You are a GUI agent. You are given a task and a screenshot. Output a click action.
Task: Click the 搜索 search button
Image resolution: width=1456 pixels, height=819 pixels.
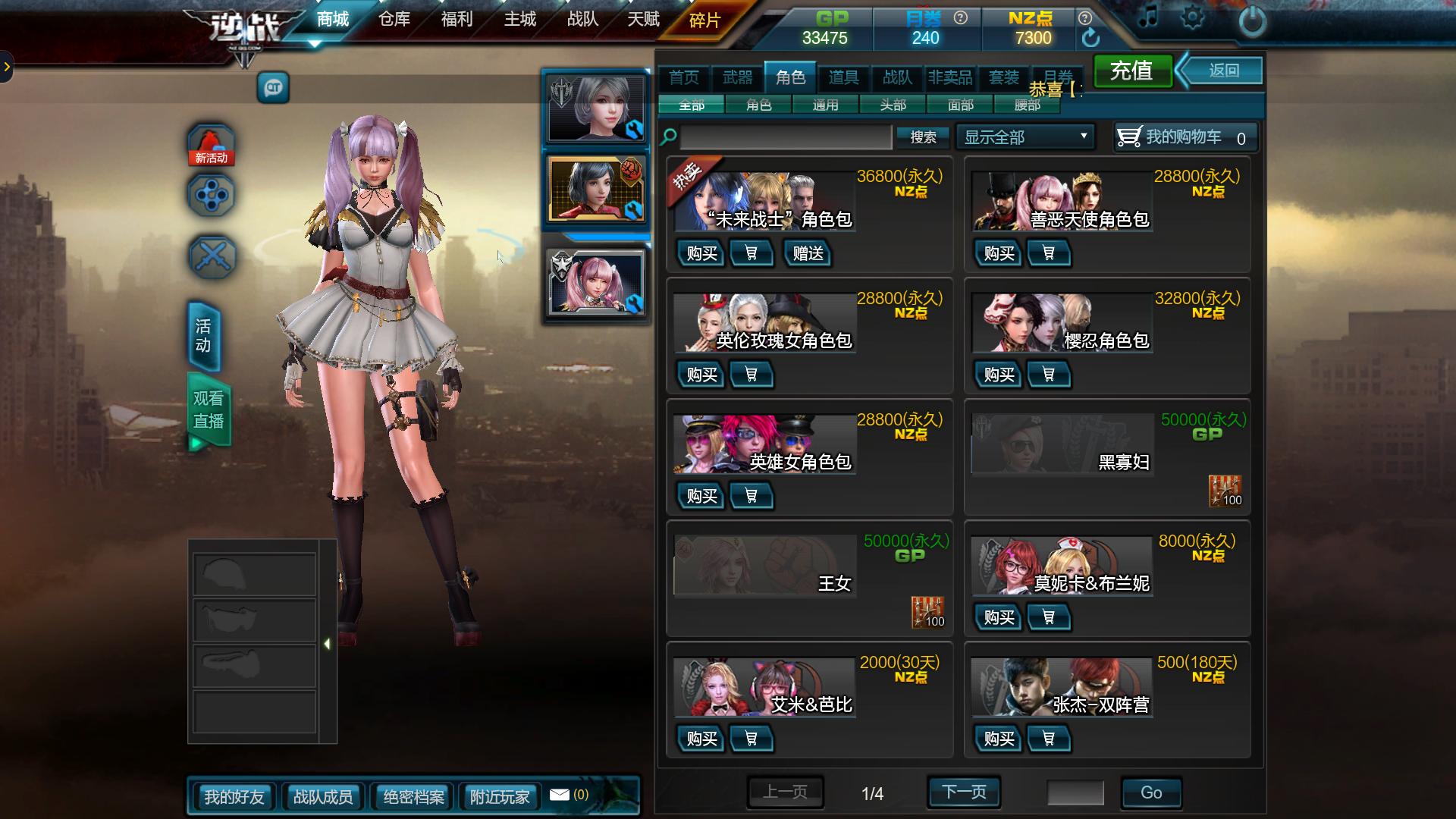[x=923, y=137]
